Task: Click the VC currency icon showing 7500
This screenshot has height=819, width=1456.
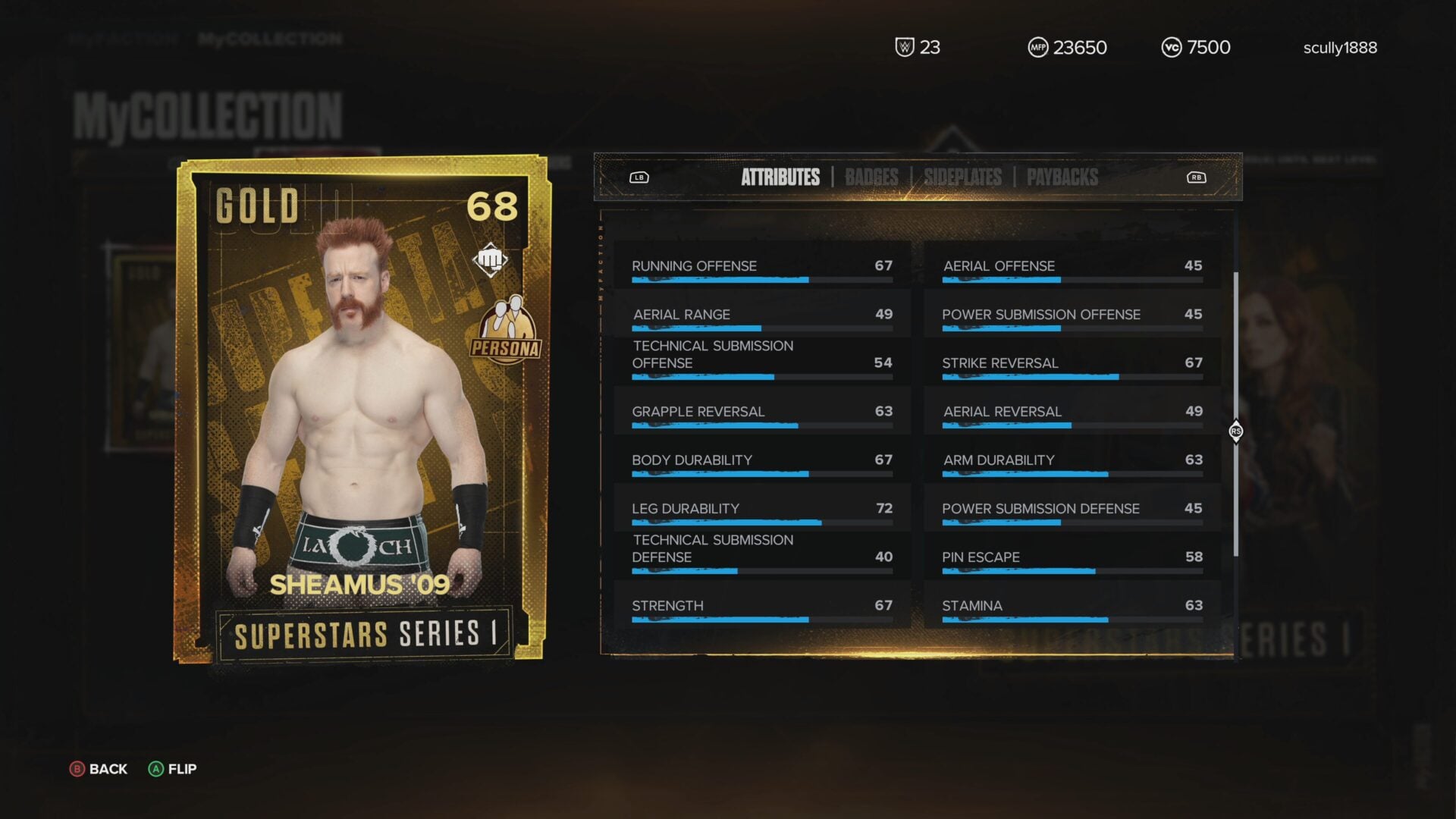Action: point(1172,47)
